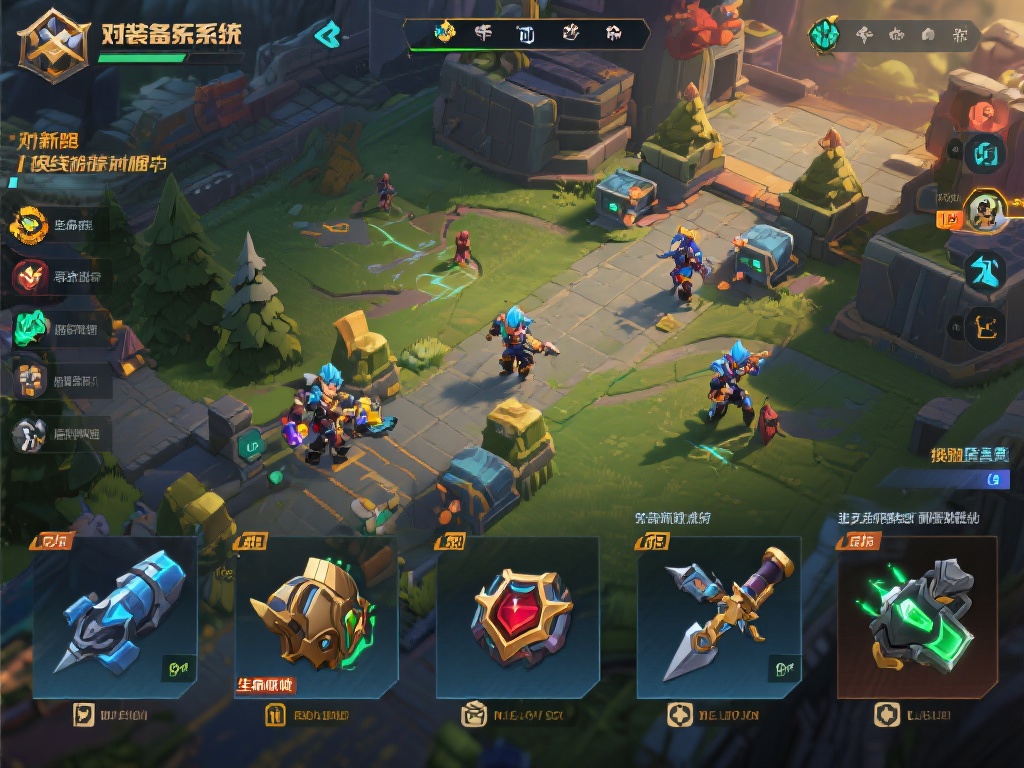The width and height of the screenshot is (1024, 768).
Task: Select the red gem amulet card
Action: (x=518, y=616)
